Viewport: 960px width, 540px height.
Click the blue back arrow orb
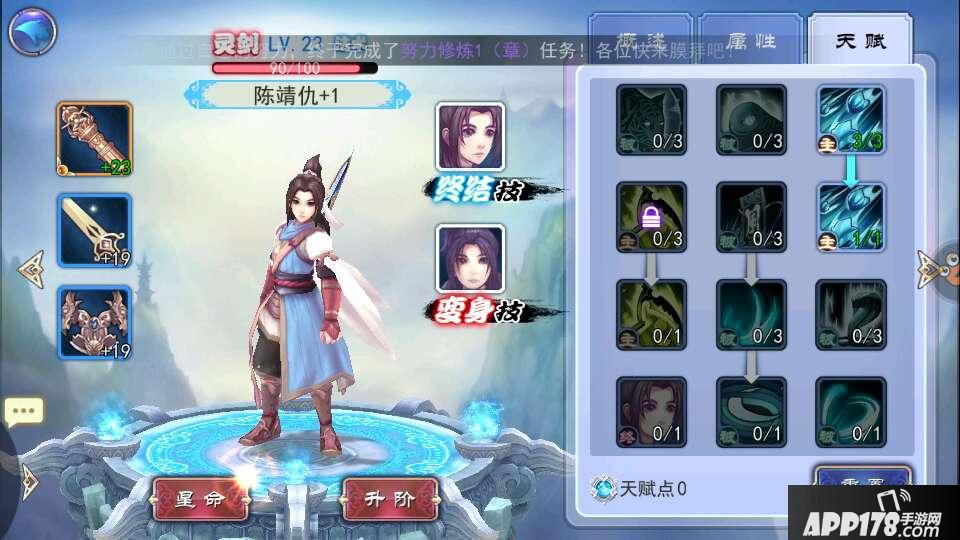(x=33, y=33)
